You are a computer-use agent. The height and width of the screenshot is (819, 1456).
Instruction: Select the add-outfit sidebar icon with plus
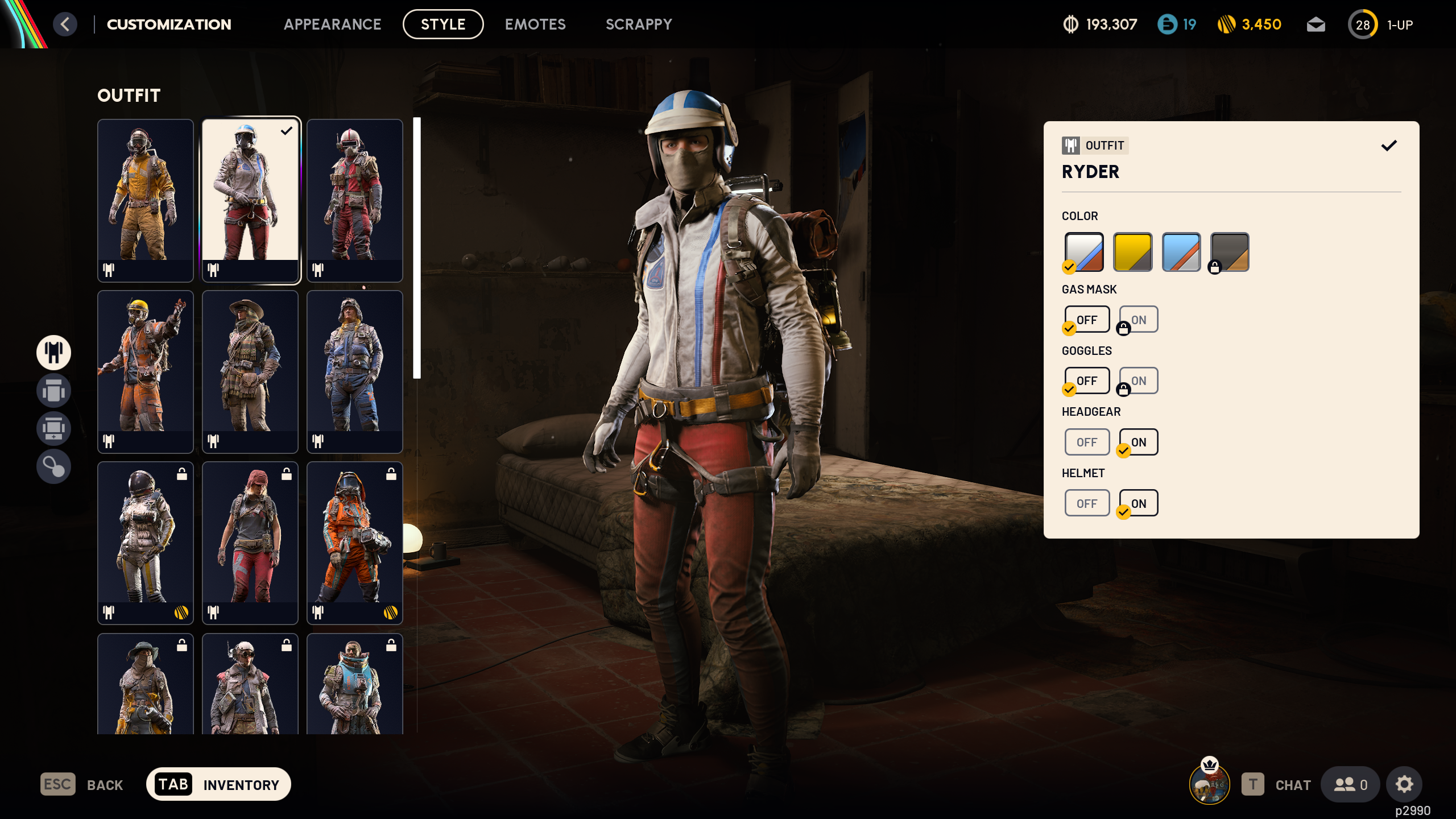click(x=53, y=428)
